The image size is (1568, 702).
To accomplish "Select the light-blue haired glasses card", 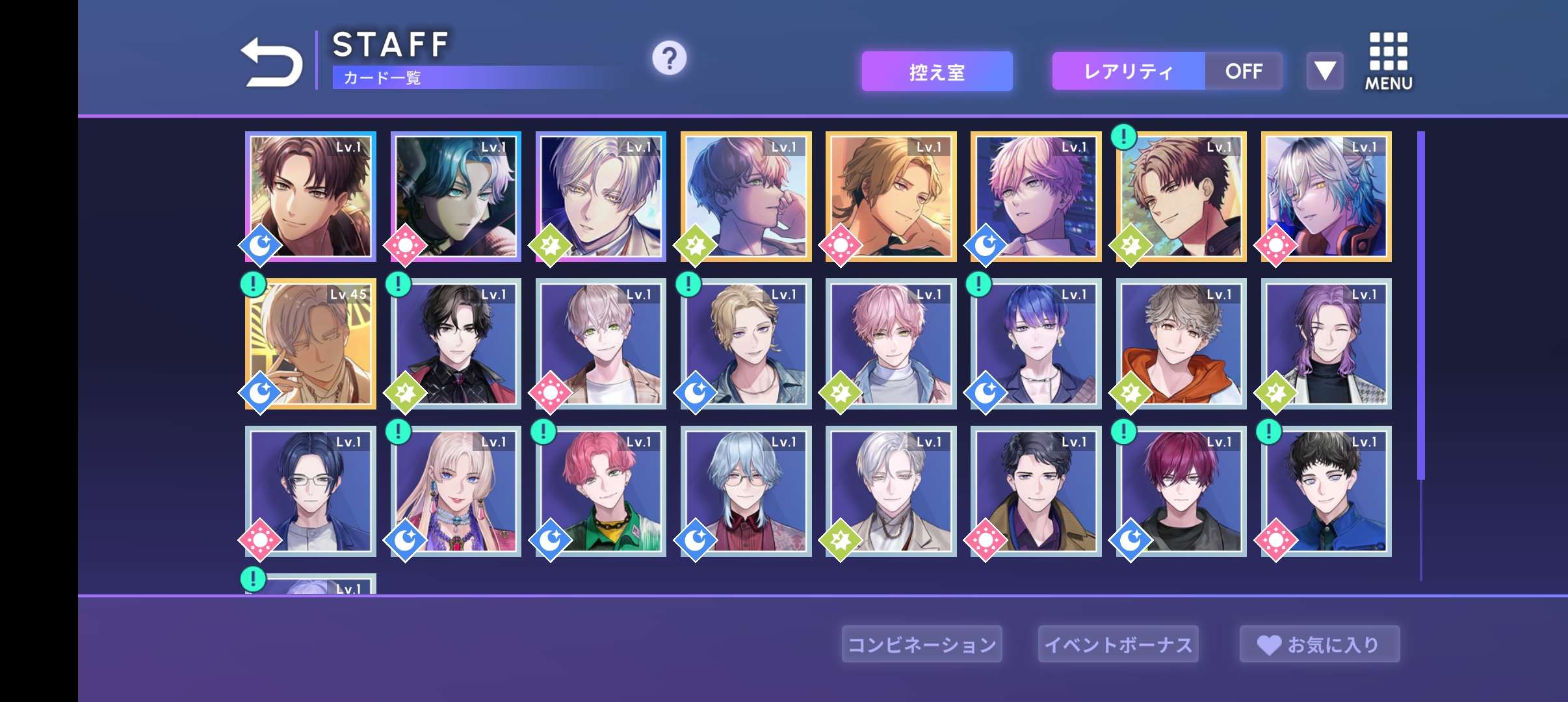I will click(x=746, y=491).
